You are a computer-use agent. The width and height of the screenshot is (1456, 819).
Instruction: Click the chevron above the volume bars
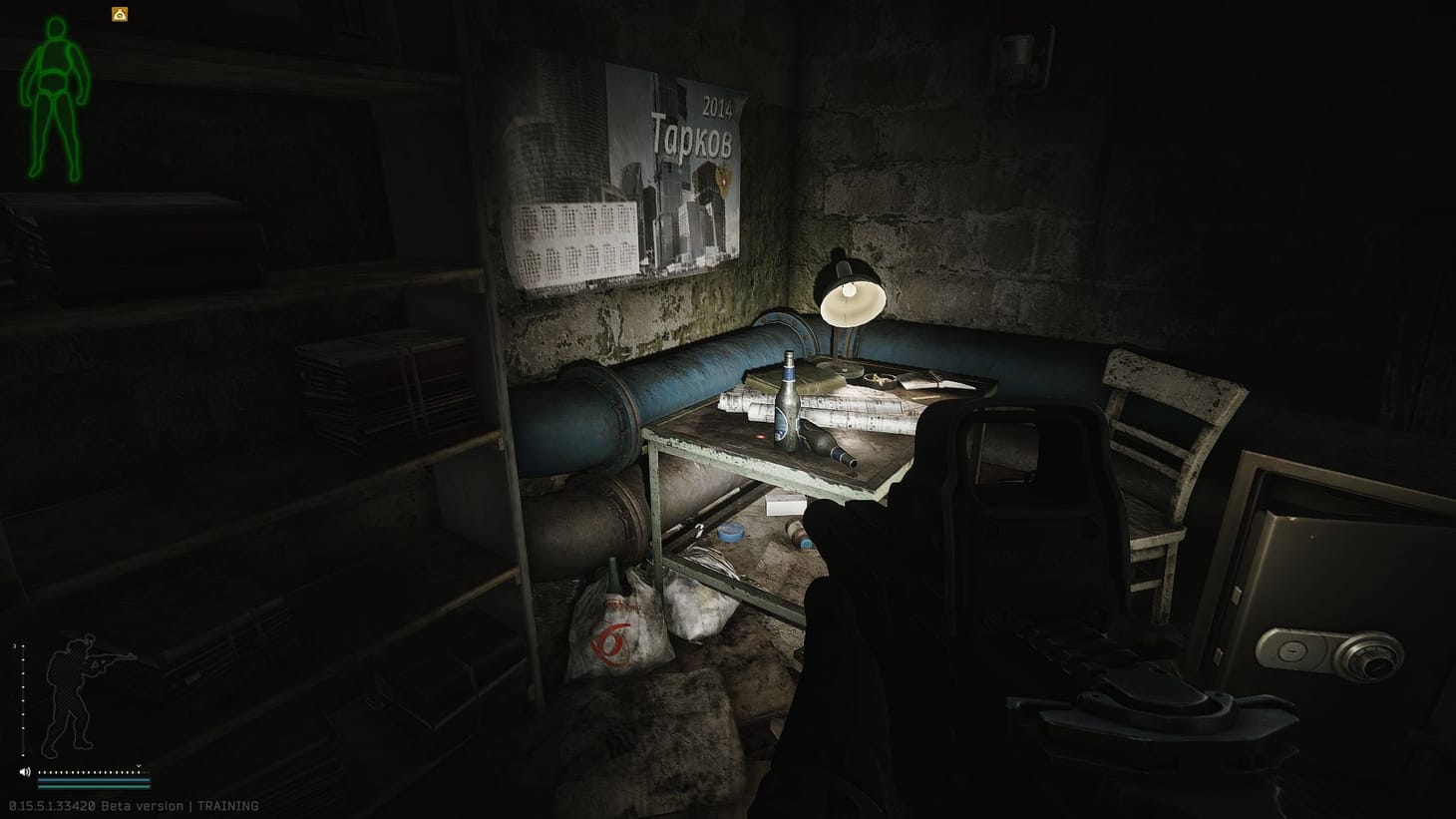tap(139, 765)
